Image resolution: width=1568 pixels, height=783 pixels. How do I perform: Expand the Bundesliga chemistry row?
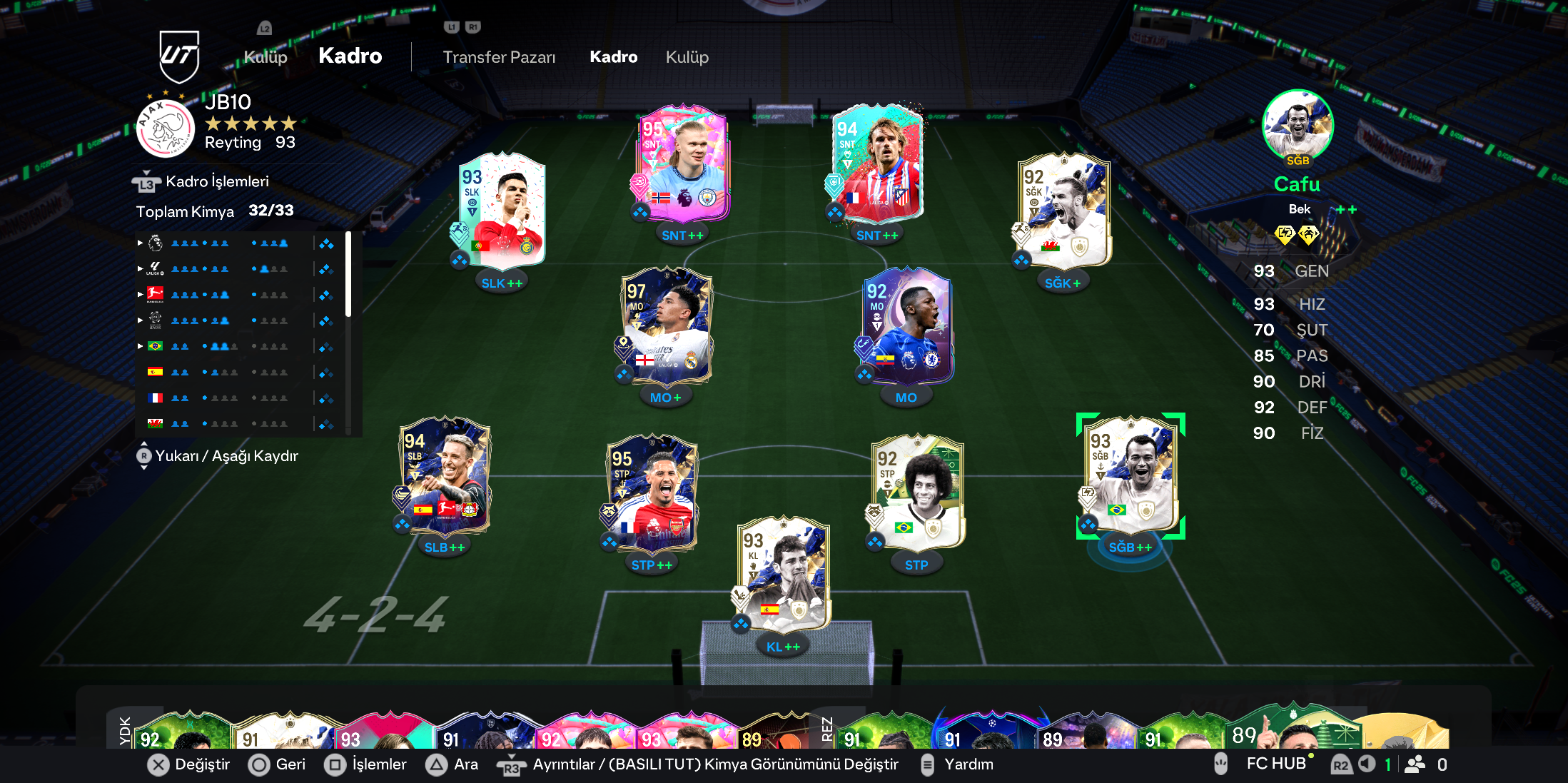[x=141, y=294]
